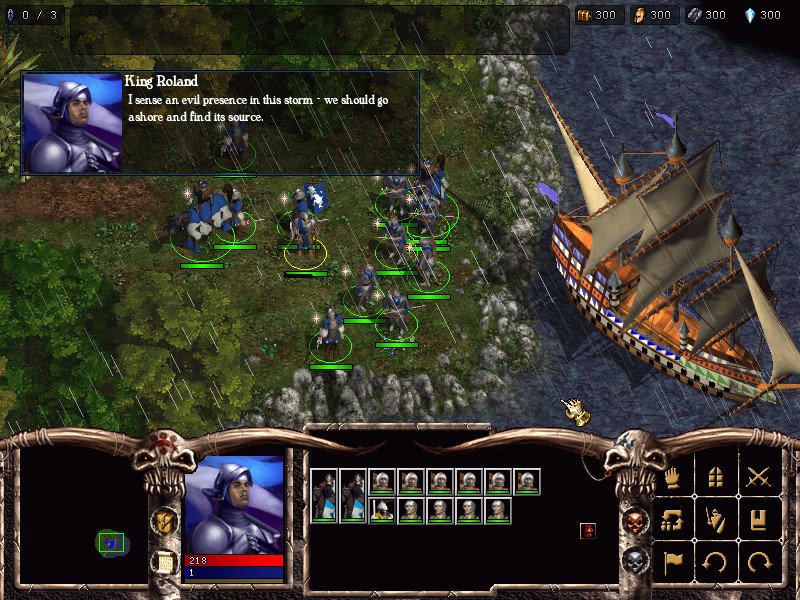Click the shield icon beside the minimap
Screen dimensions: 800x600
(x=164, y=520)
